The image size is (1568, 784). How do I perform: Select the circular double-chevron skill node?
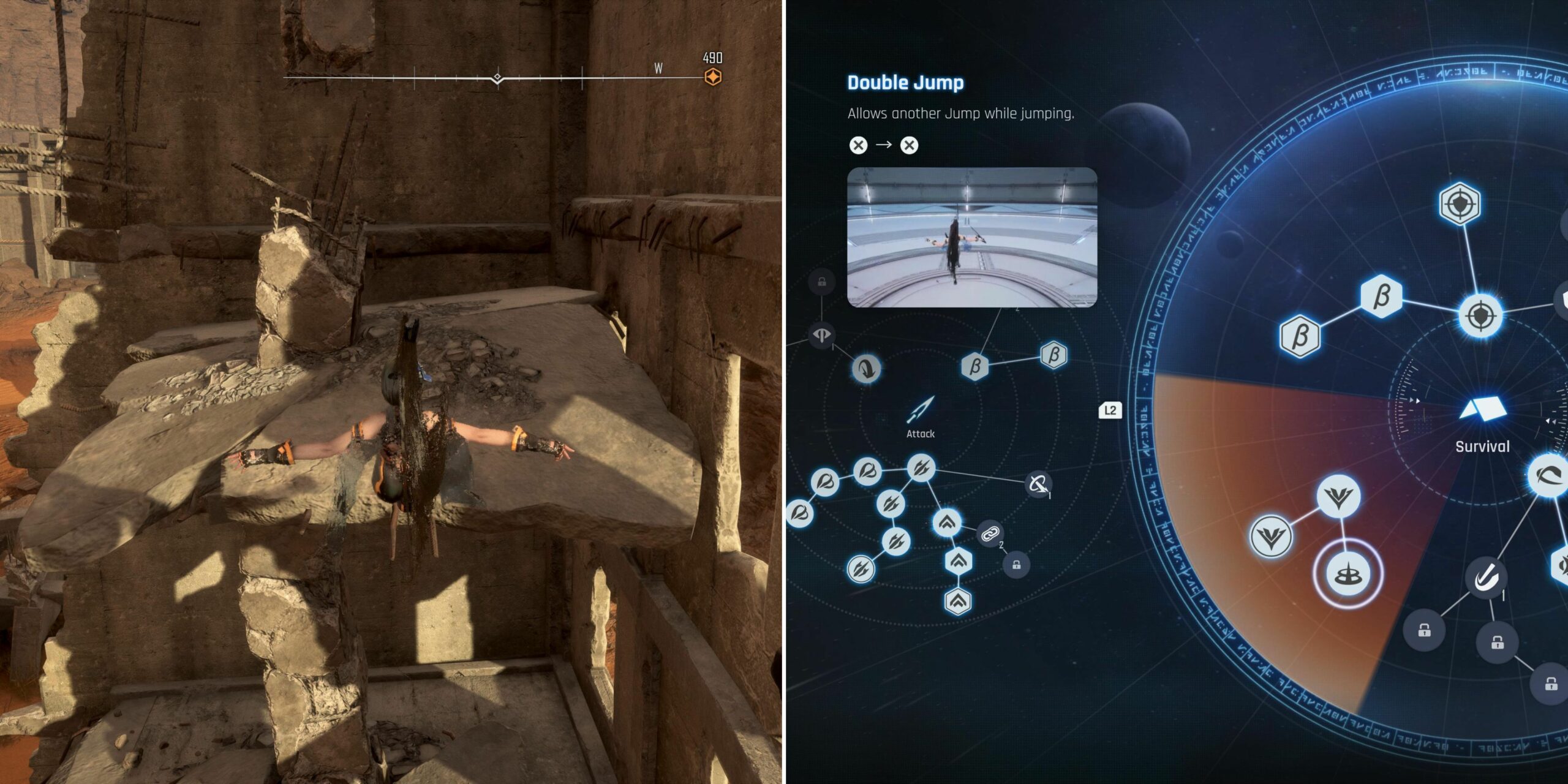tap(947, 522)
